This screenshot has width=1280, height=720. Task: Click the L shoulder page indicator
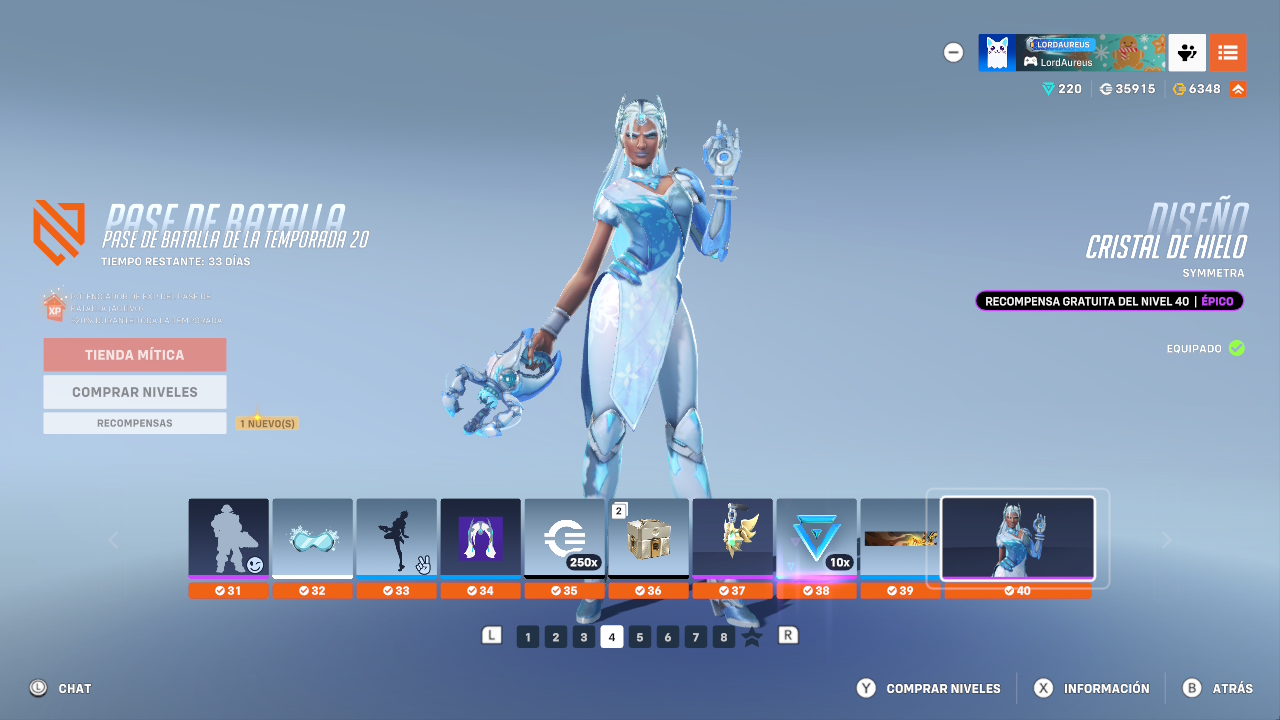pos(492,636)
